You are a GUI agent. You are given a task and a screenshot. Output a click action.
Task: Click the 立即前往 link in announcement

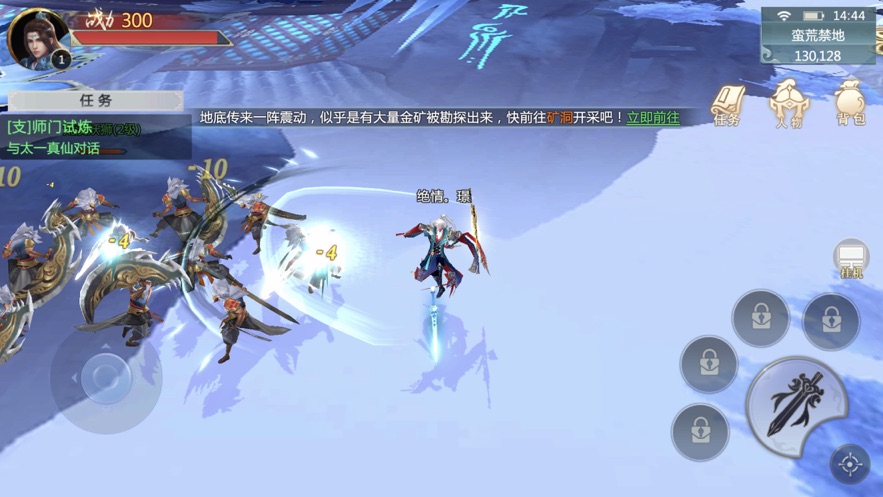tap(653, 118)
